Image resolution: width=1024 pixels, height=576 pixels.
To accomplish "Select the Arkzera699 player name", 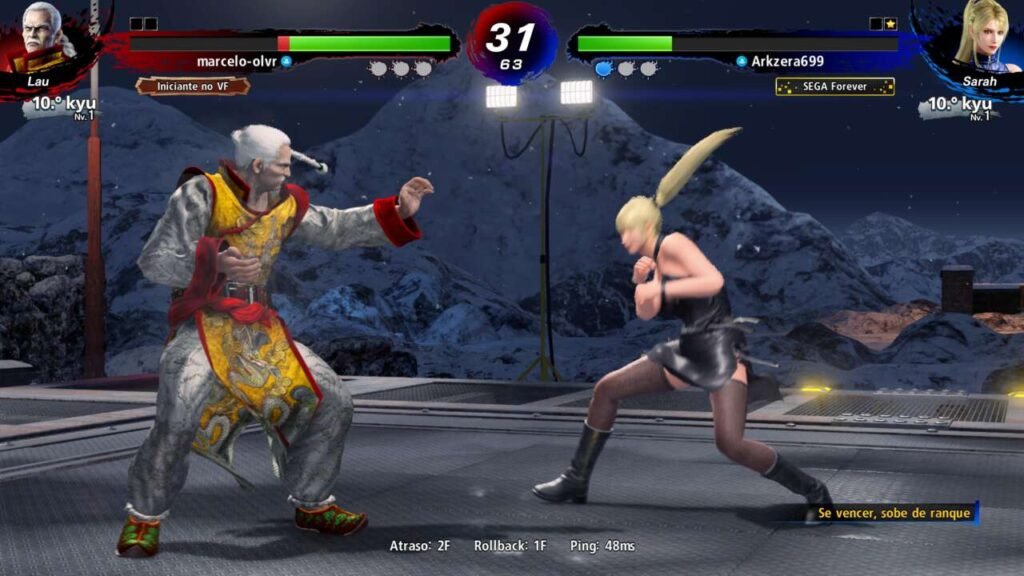I will (x=787, y=61).
